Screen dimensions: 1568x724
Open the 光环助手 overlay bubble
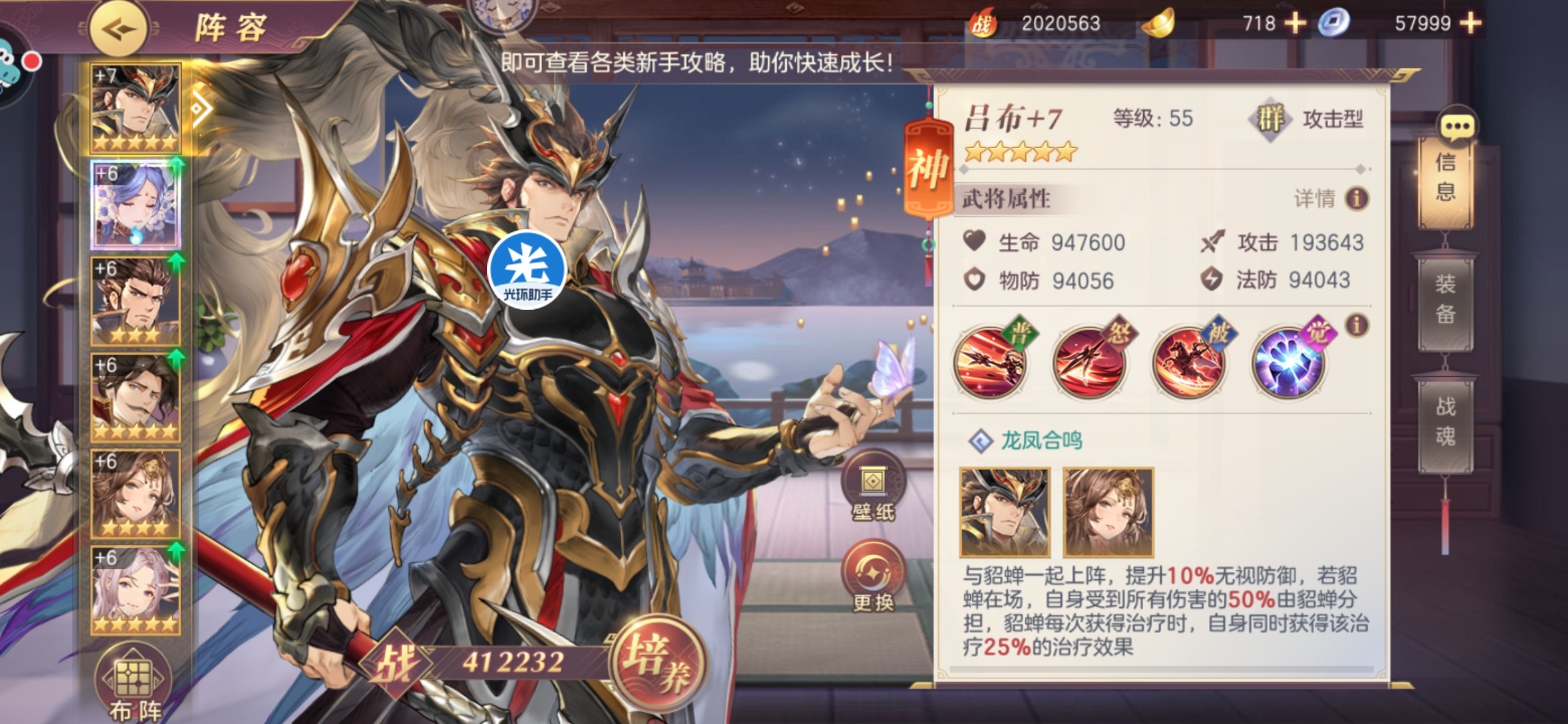pyautogui.click(x=528, y=269)
